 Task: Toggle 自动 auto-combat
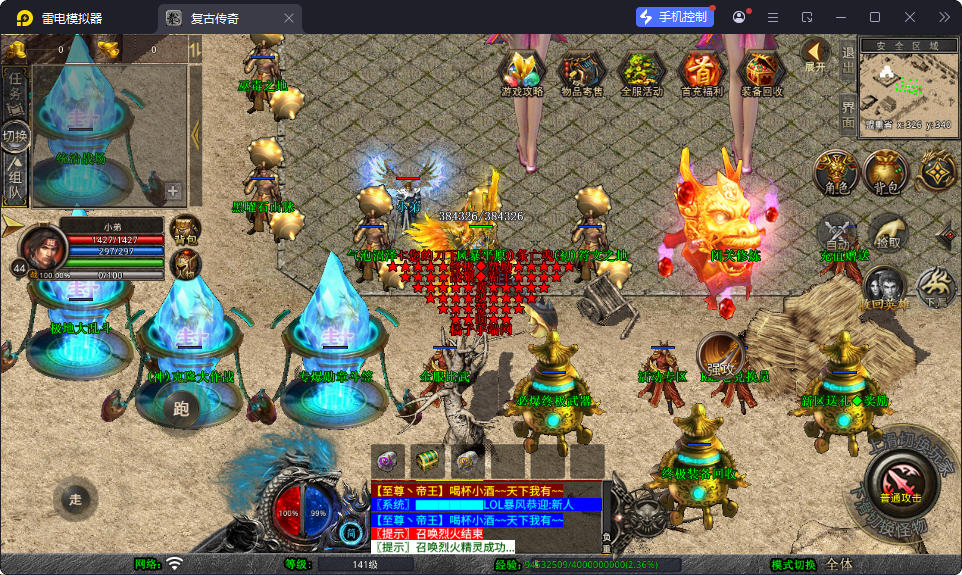[x=837, y=233]
